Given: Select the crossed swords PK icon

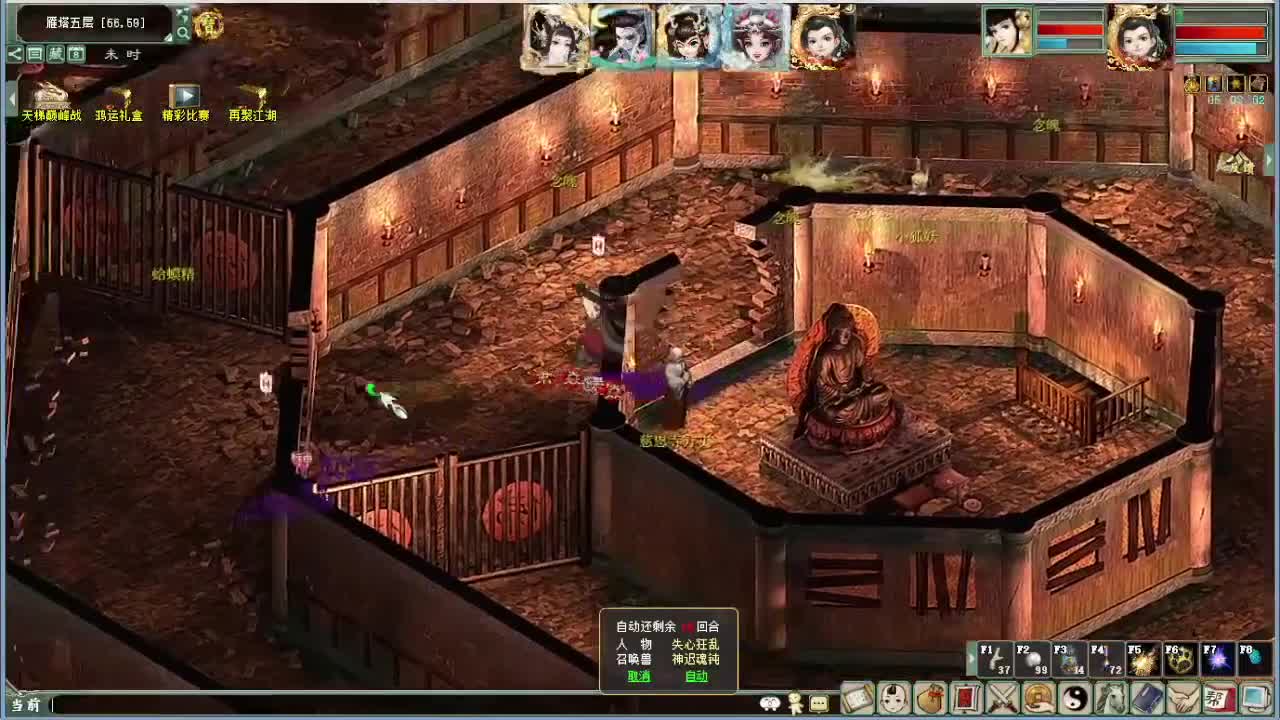Looking at the screenshot, I should point(1003,697).
